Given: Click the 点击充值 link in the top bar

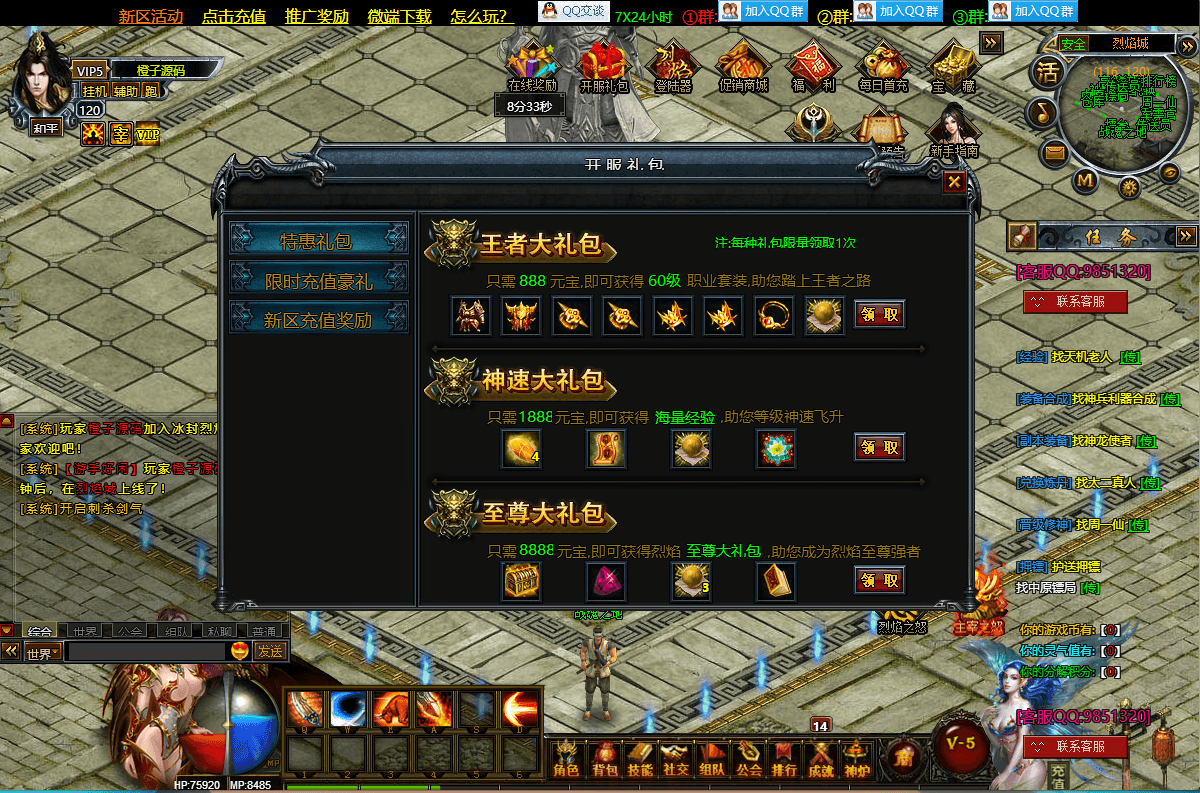Looking at the screenshot, I should pyautogui.click(x=233, y=16).
